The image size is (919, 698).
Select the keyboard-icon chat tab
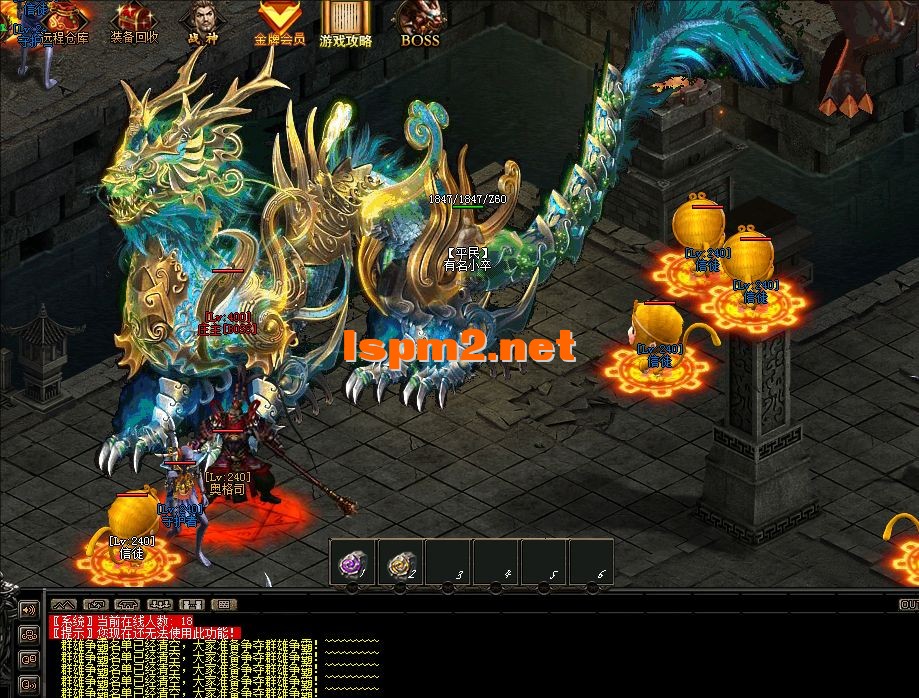(224, 604)
